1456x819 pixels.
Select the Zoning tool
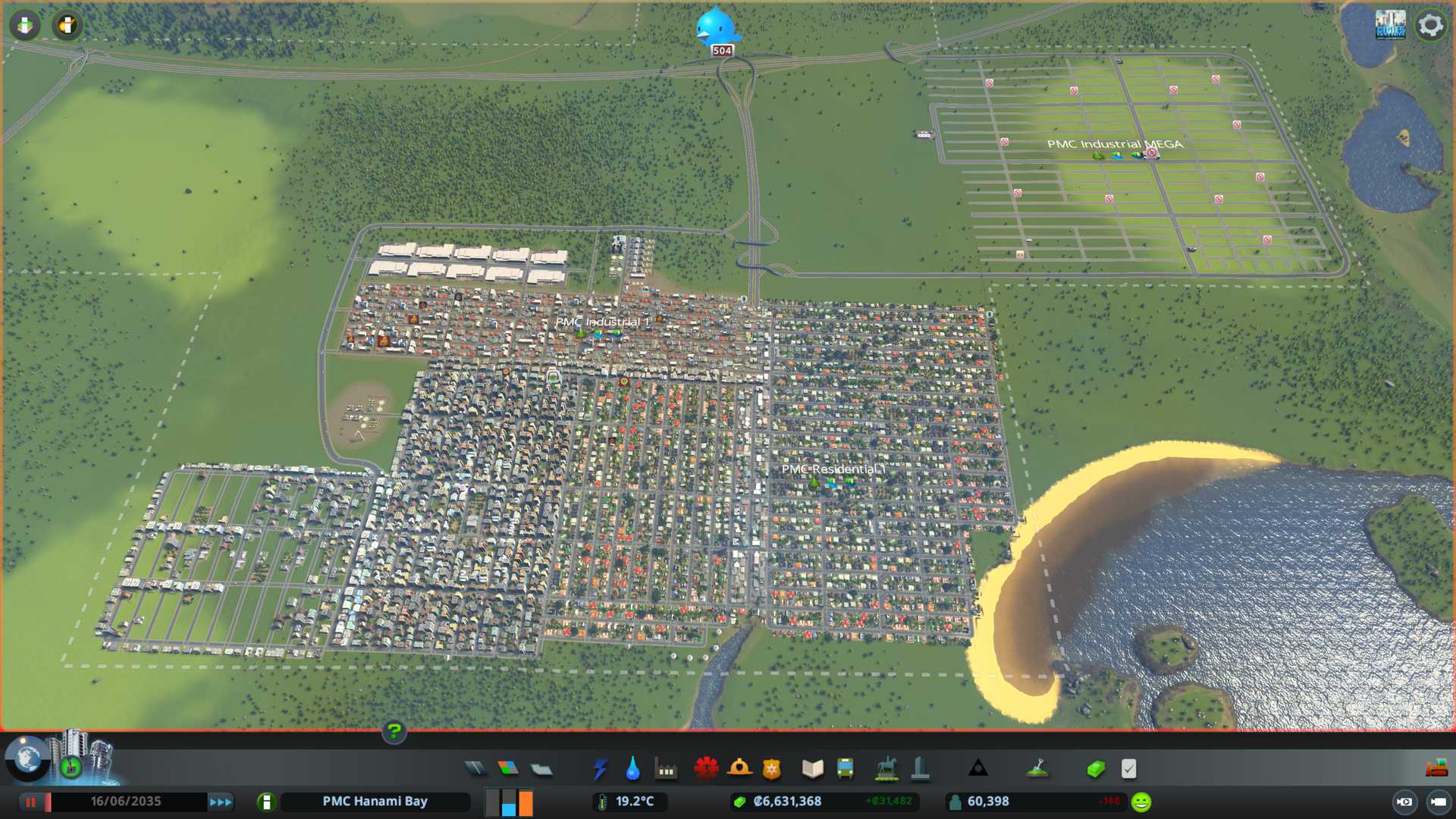pos(508,769)
